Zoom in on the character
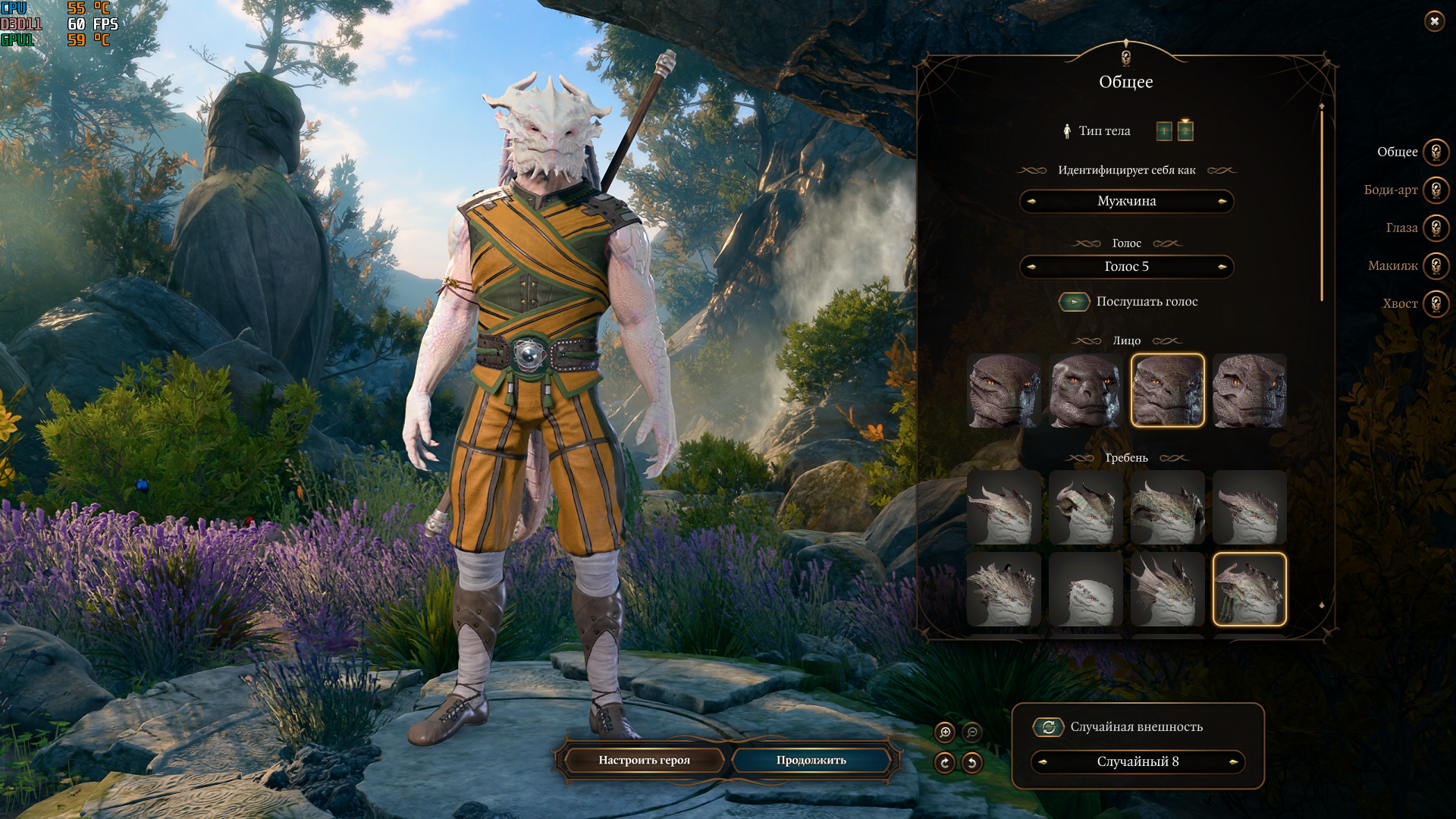1456x819 pixels. tap(945, 732)
